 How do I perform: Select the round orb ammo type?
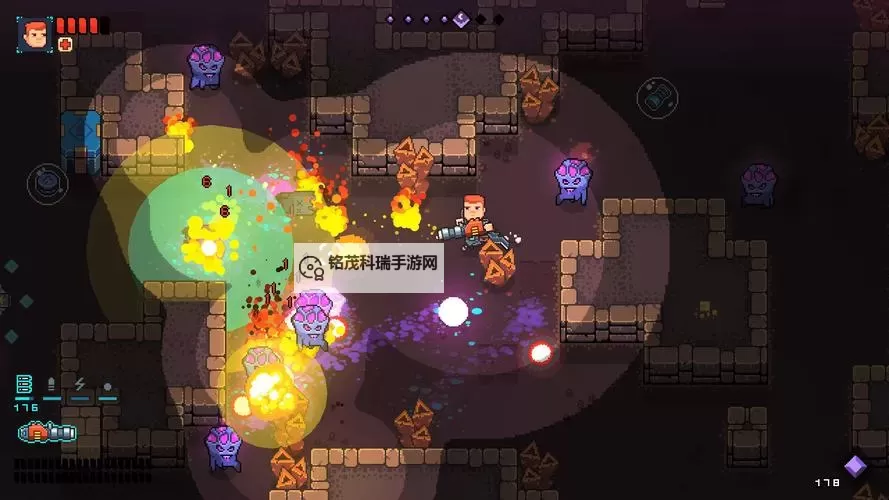[107, 386]
